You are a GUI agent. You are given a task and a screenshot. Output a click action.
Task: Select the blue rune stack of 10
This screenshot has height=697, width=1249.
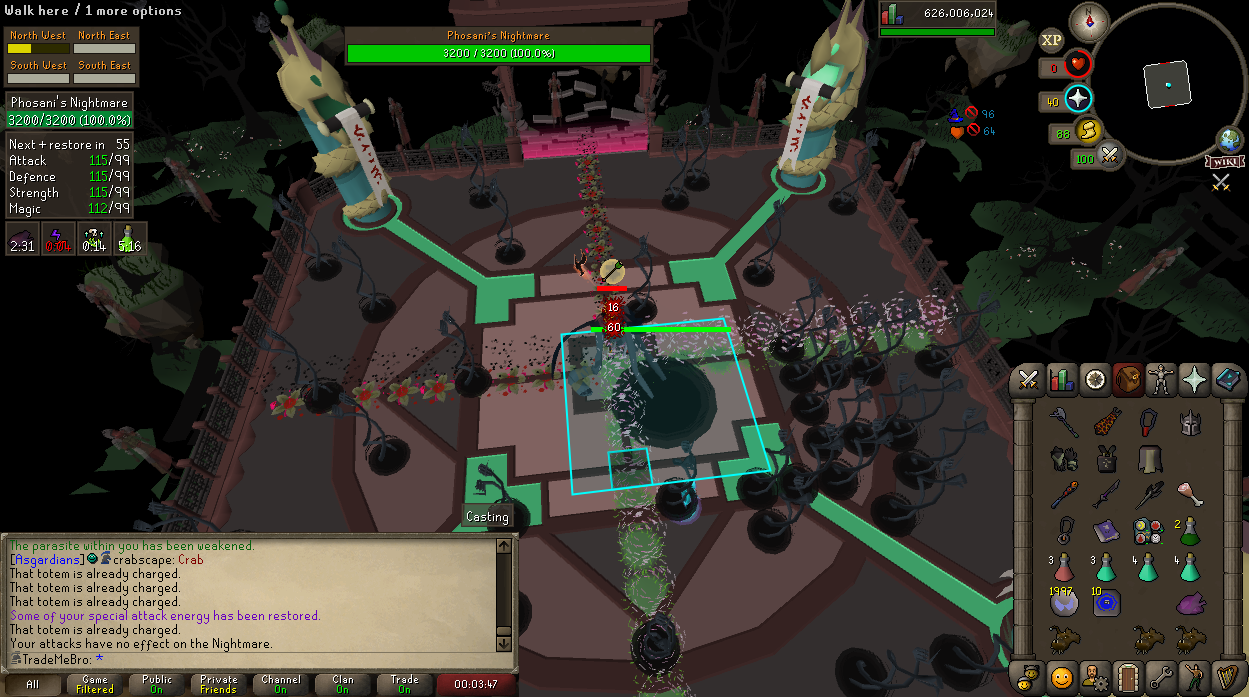[1106, 602]
